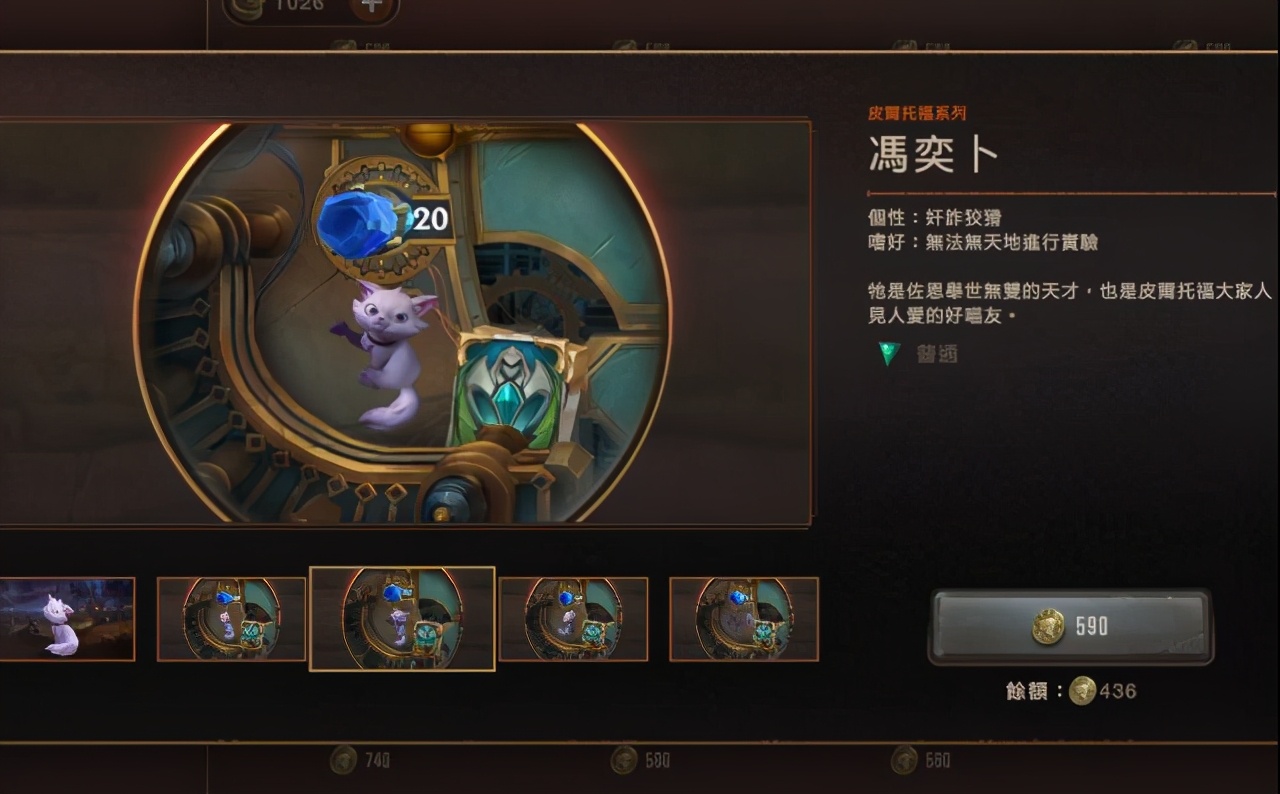Click the coin icon next to price 740
This screenshot has height=794, width=1280.
point(344,760)
